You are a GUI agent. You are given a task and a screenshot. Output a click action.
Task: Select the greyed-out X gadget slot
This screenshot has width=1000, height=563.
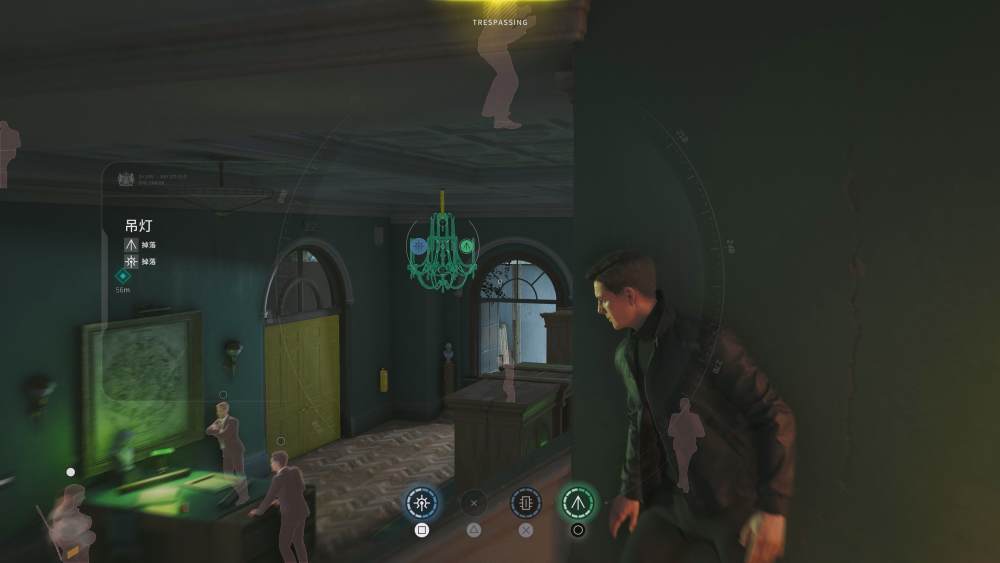click(474, 503)
